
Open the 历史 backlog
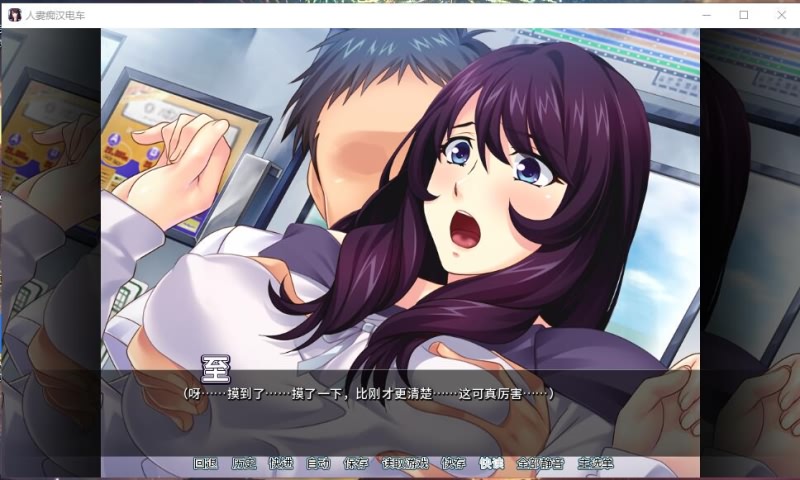(x=243, y=463)
